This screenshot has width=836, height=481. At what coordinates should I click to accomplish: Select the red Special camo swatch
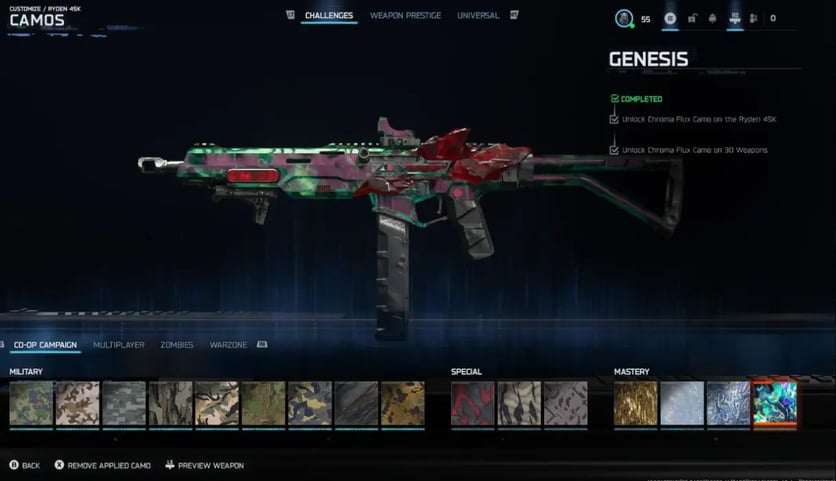tap(472, 403)
